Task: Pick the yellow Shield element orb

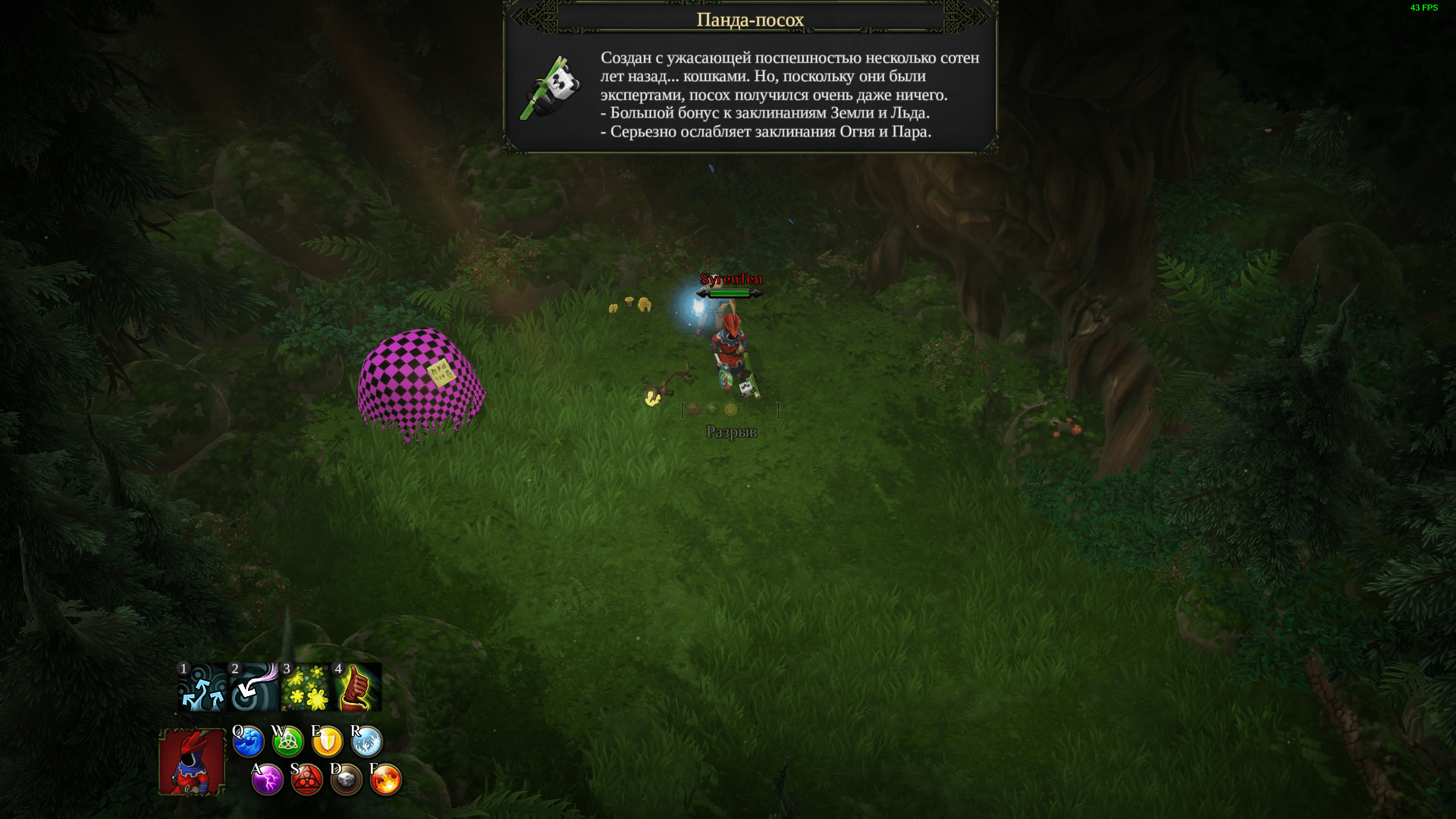Action: coord(328,742)
